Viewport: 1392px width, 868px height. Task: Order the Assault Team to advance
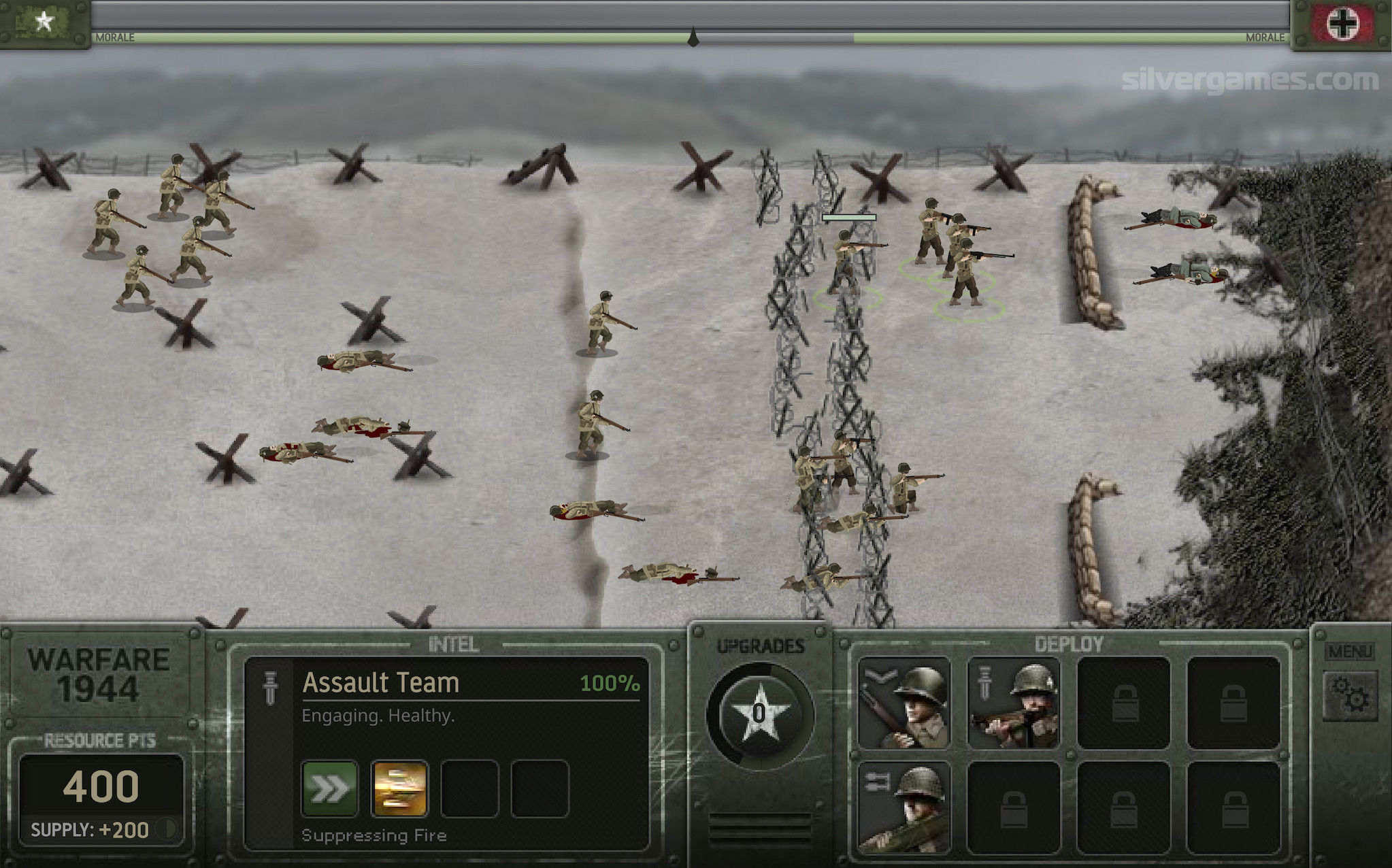[x=330, y=788]
